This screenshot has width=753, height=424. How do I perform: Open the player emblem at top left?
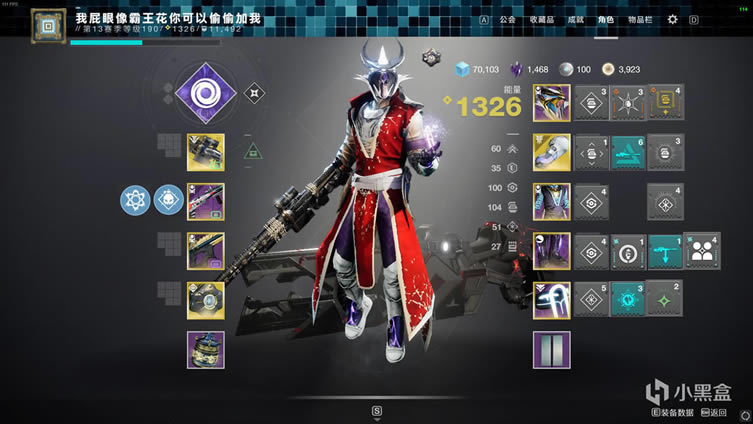click(40, 26)
